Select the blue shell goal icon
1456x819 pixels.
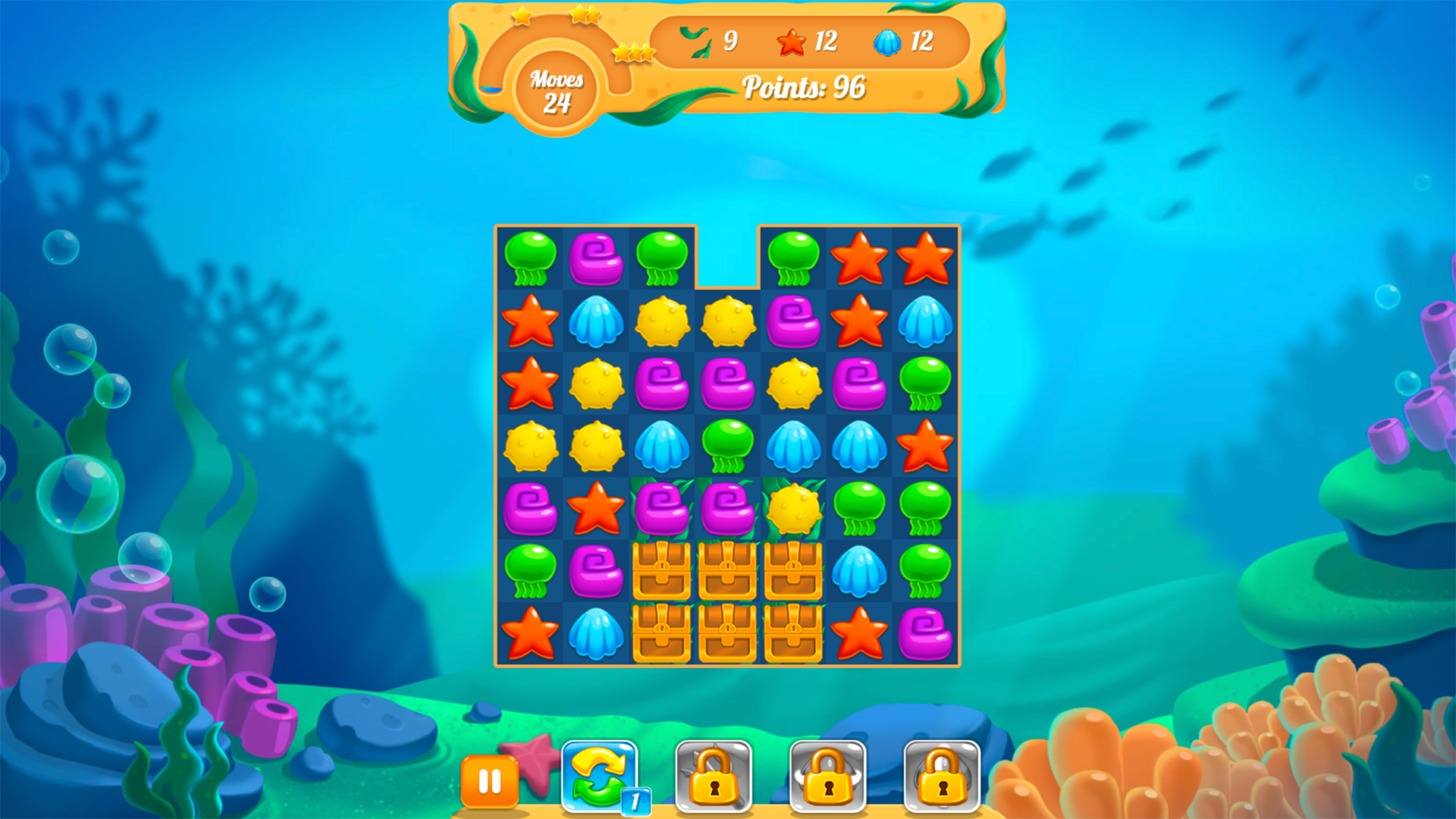point(887,43)
